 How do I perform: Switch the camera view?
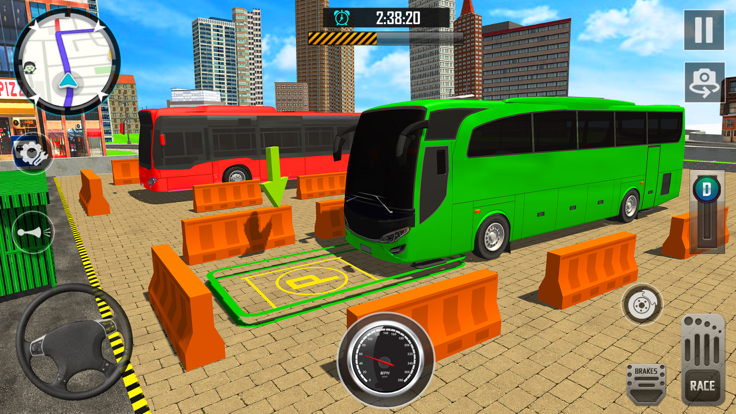pos(704,82)
